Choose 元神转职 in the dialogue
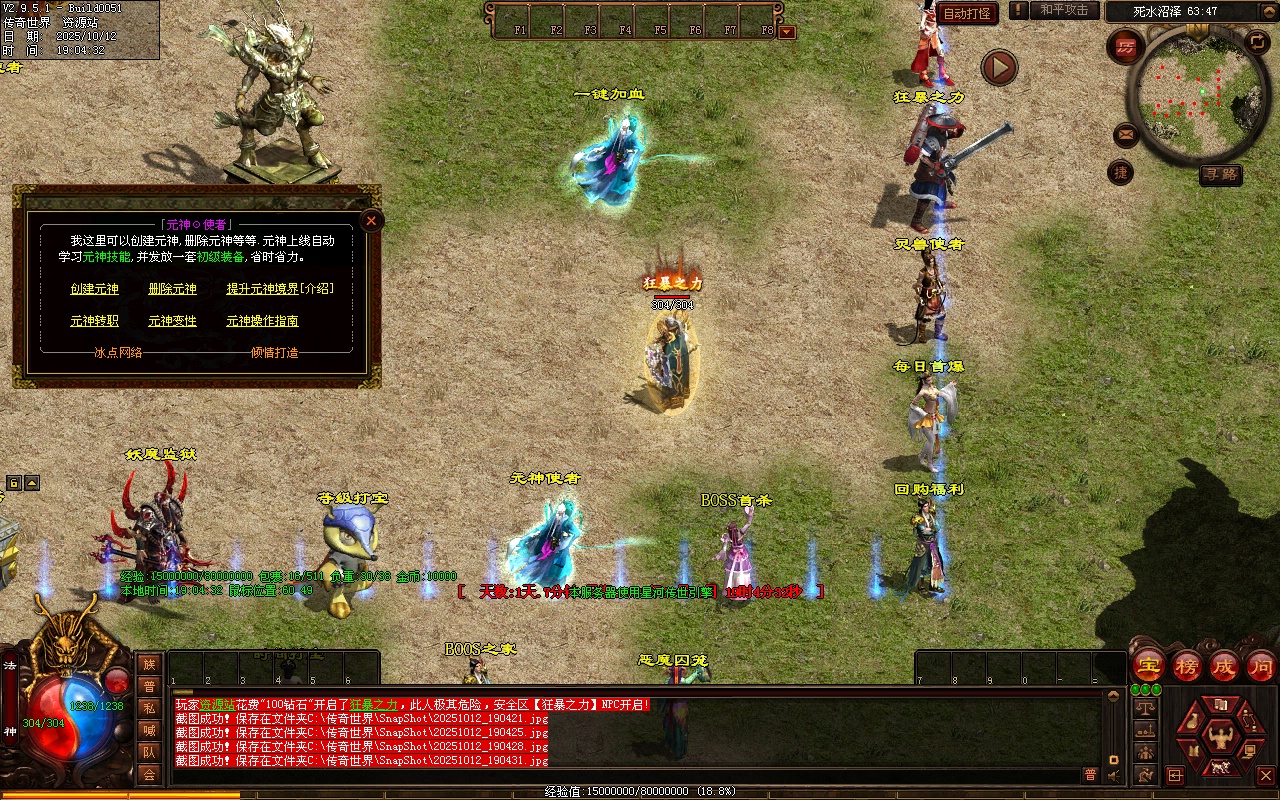The height and width of the screenshot is (800, 1280). click(94, 321)
